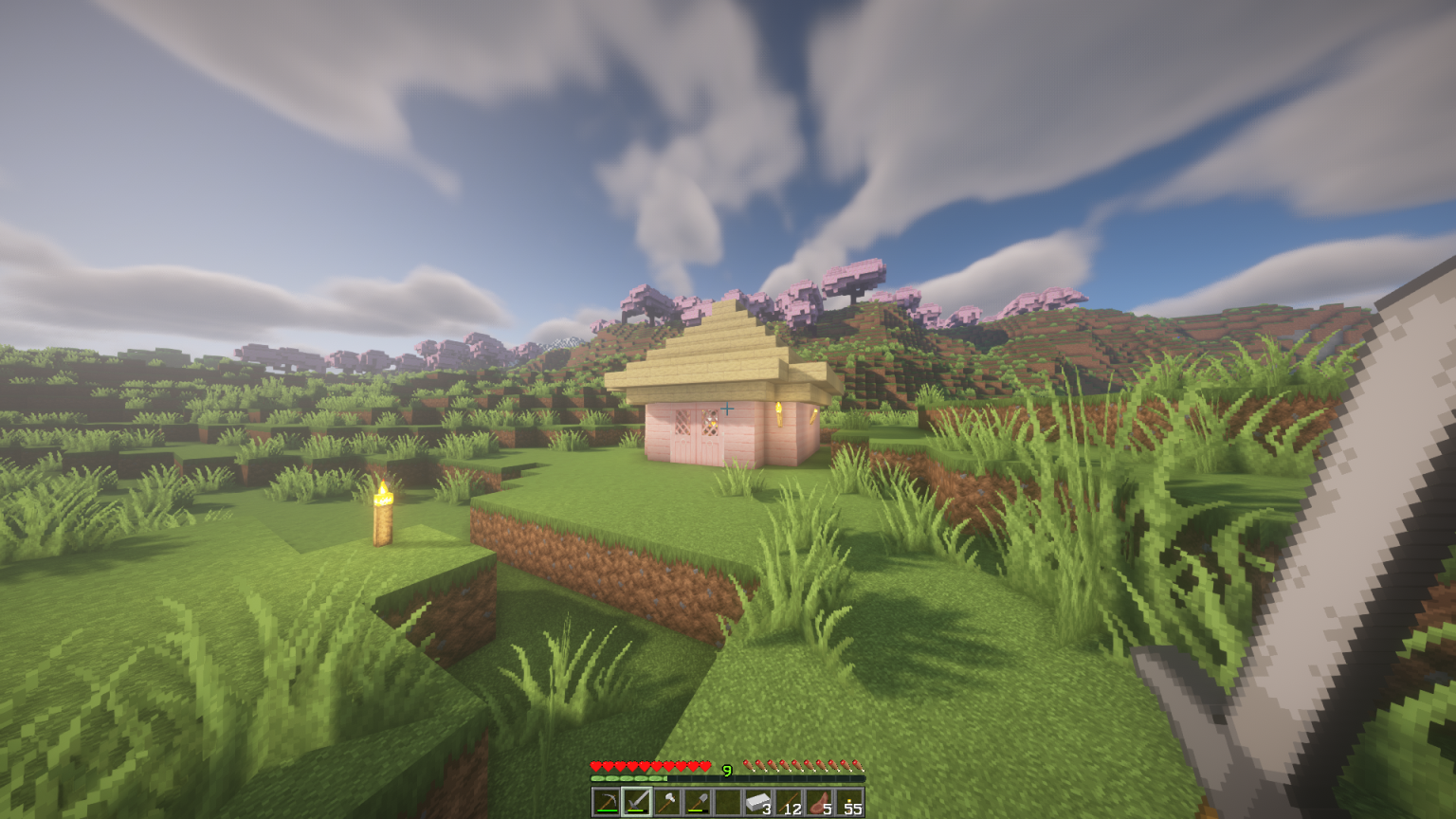
Task: Click the pink double doors of the house
Action: [x=699, y=434]
